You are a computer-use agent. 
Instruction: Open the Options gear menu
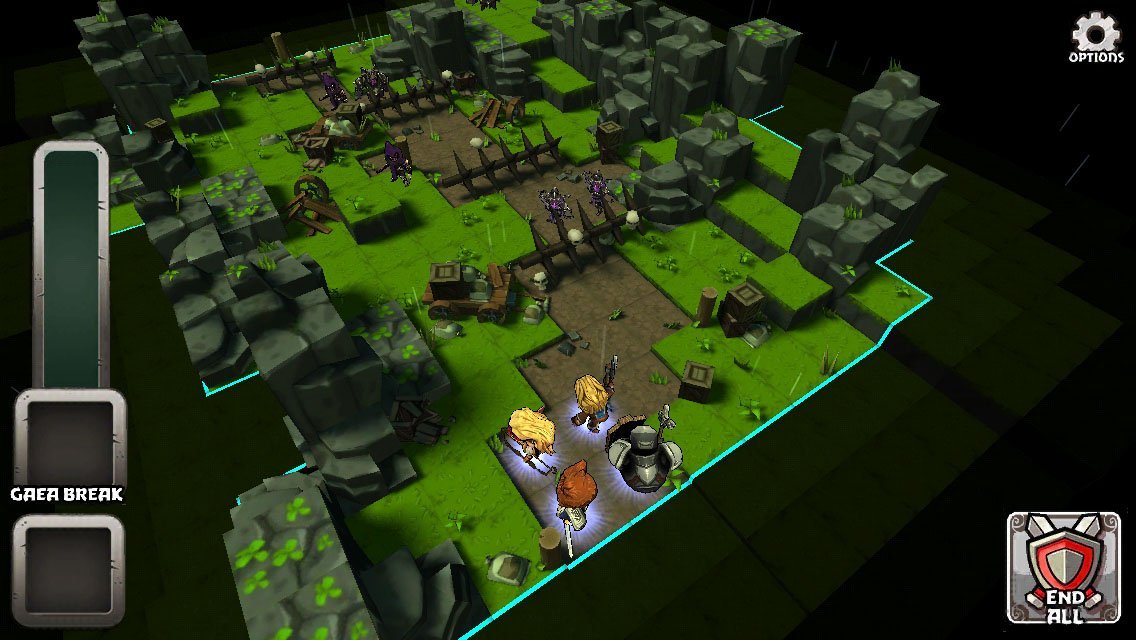pyautogui.click(x=1096, y=37)
